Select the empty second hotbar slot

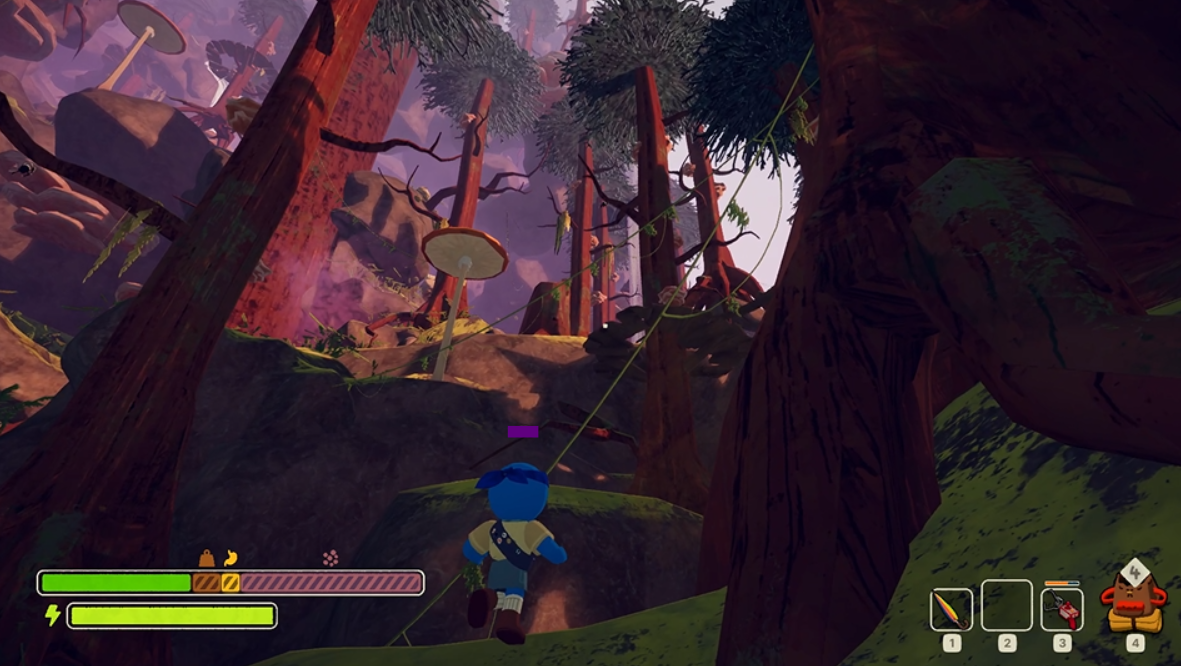1006,606
